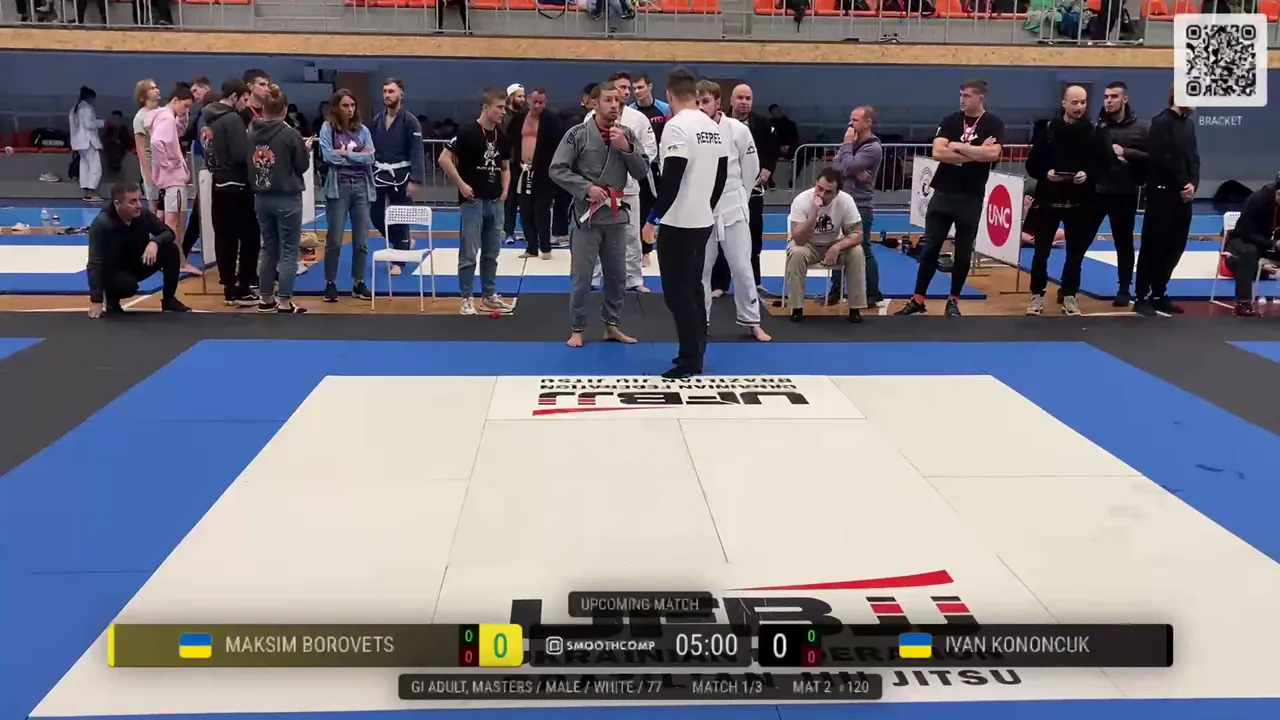Click the Bracket QR code

pyautogui.click(x=1219, y=60)
